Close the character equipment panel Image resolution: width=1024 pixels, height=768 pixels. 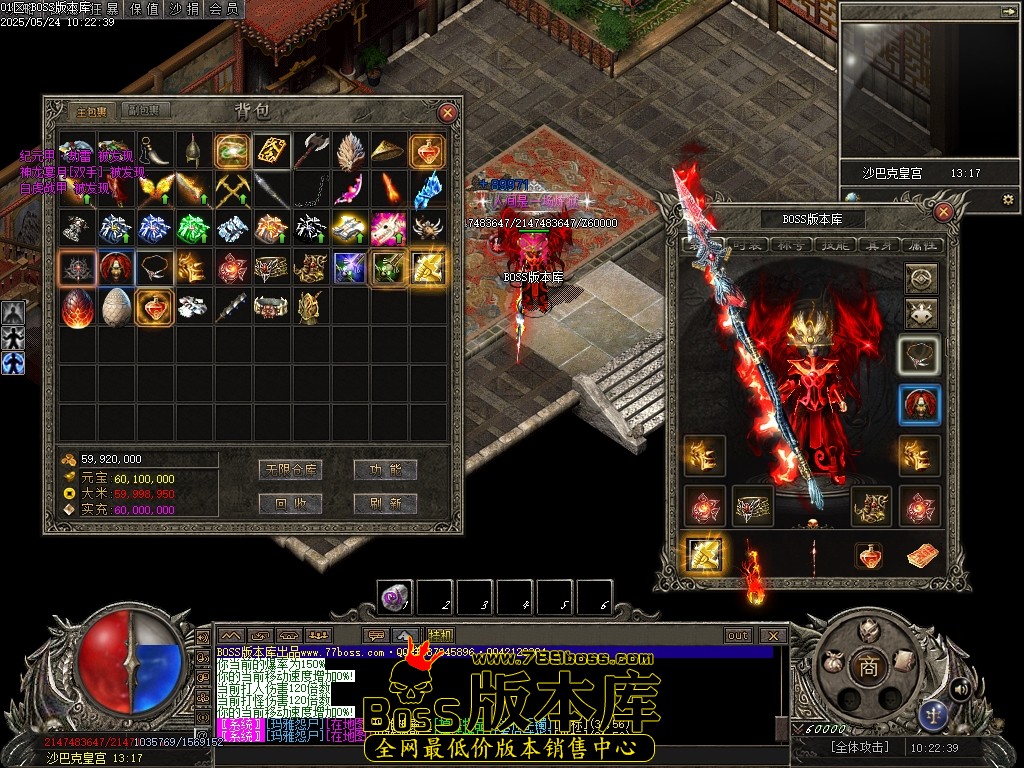(x=943, y=211)
